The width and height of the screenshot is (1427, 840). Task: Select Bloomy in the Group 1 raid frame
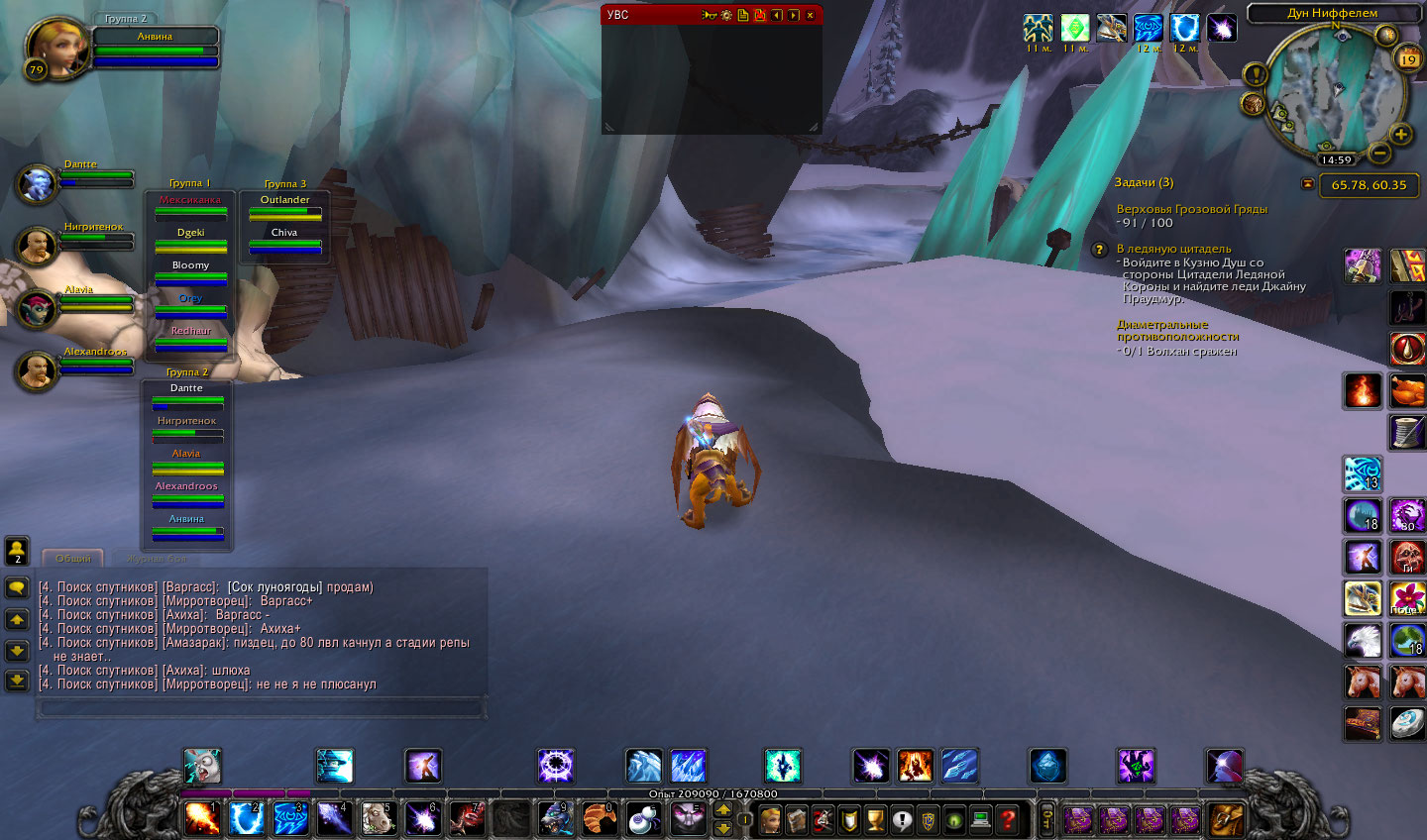coord(190,271)
